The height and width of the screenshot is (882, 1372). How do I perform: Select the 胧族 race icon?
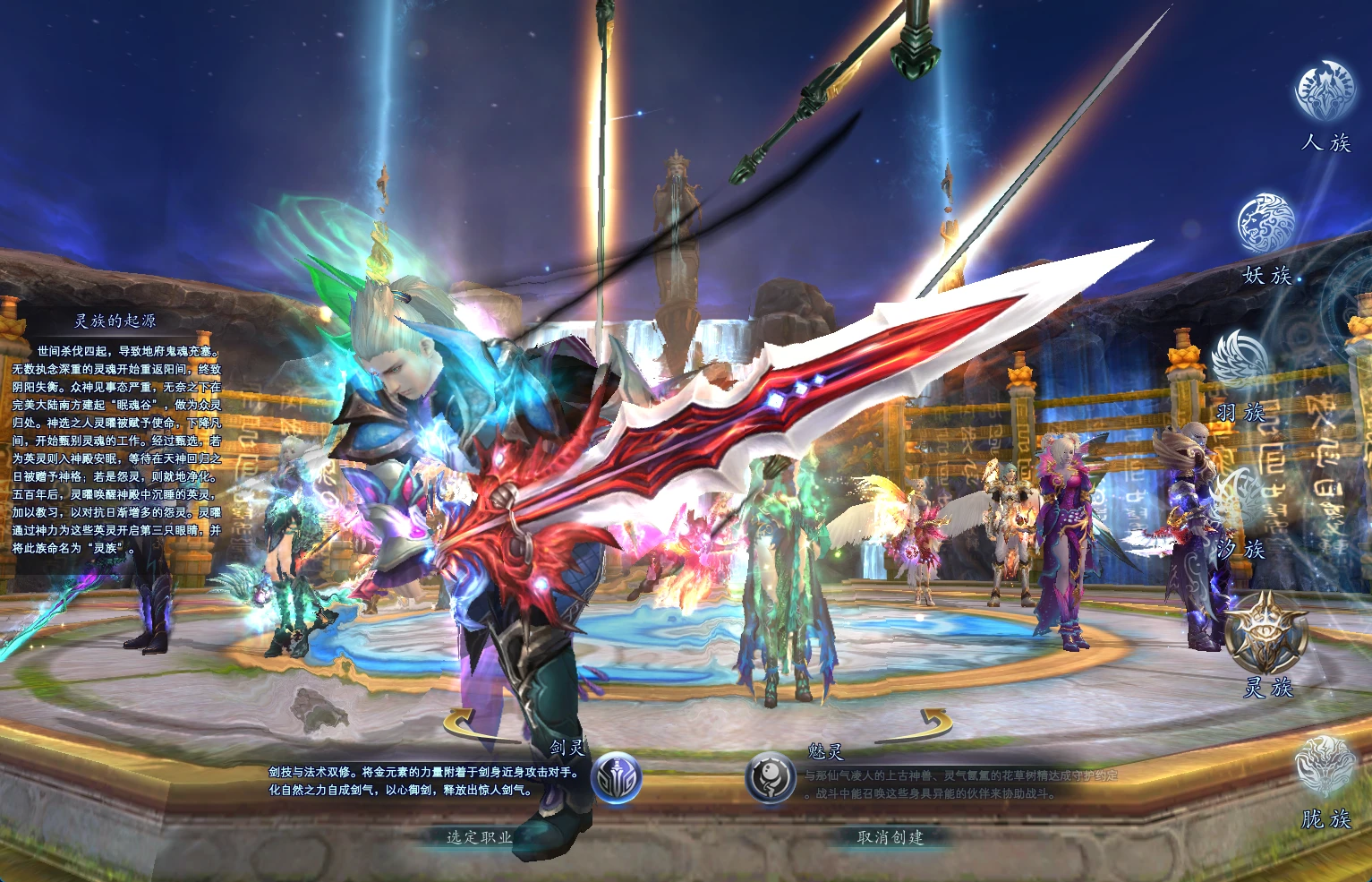1325,766
